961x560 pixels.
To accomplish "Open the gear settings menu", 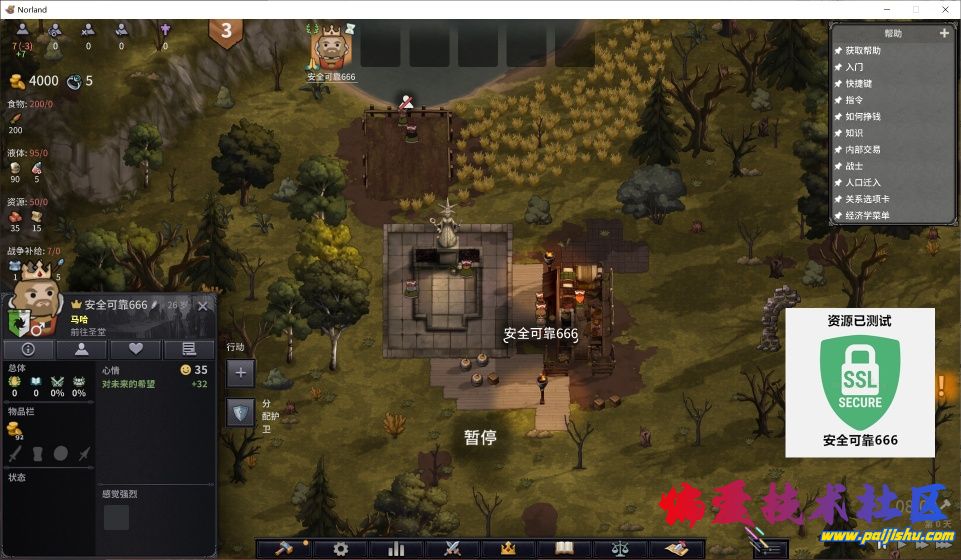I will pos(341,548).
